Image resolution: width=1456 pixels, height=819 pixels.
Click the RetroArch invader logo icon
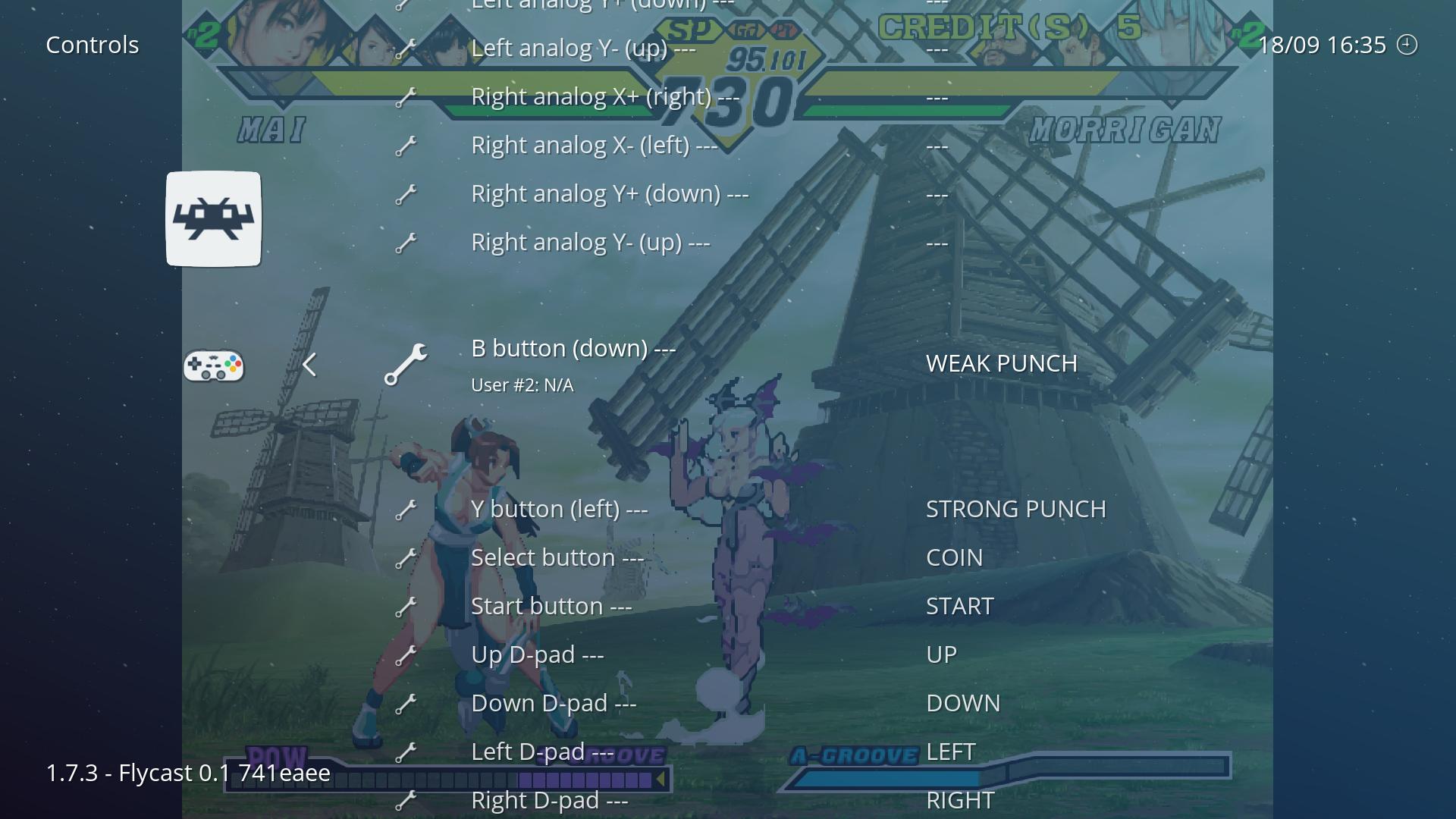[x=214, y=219]
